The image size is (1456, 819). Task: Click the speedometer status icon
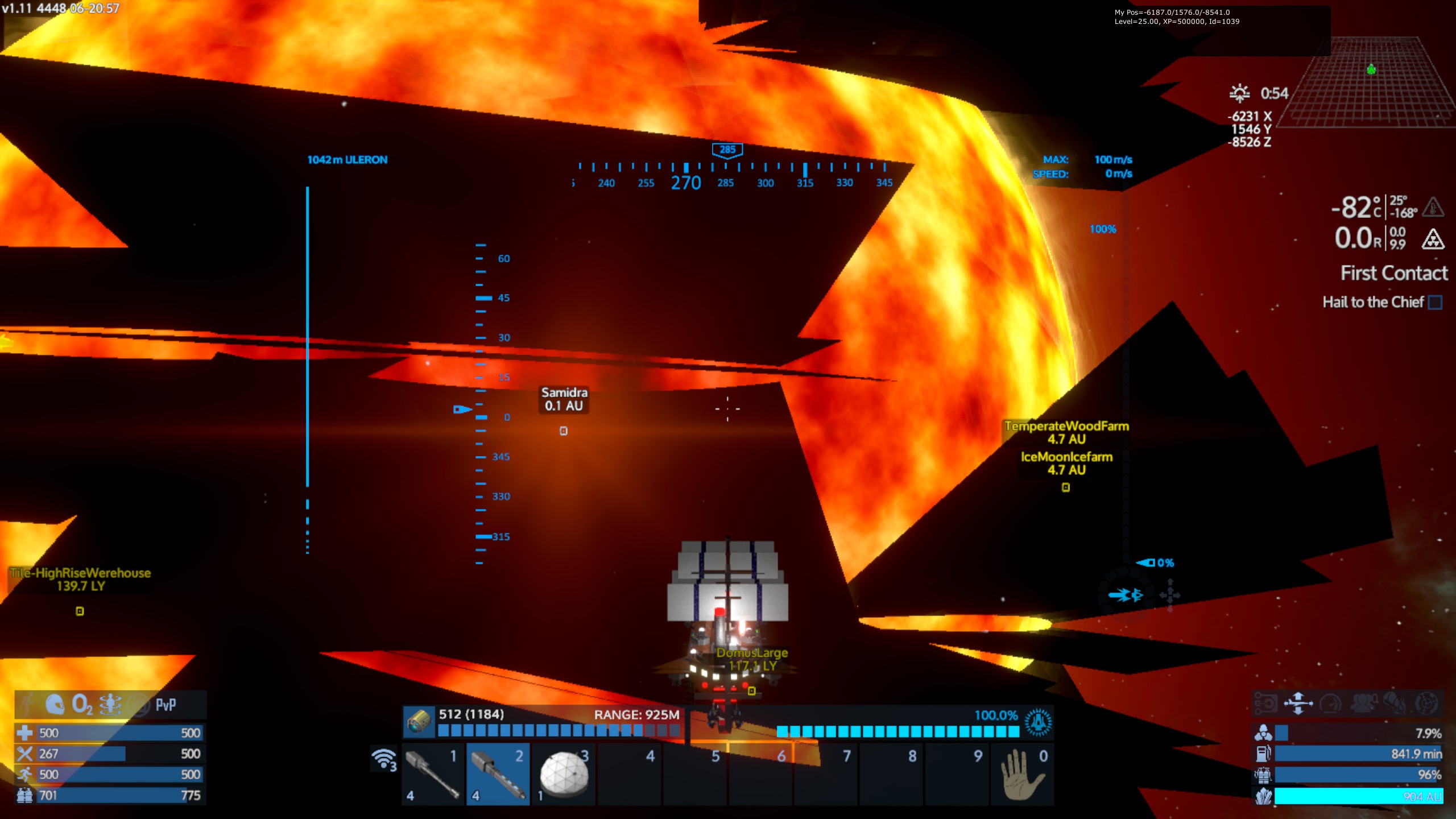[x=1331, y=703]
